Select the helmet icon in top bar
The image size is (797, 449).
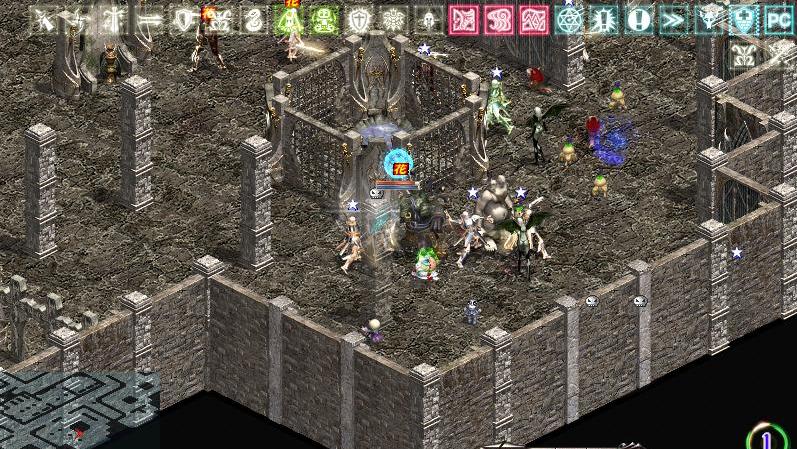pyautogui.click(x=429, y=20)
